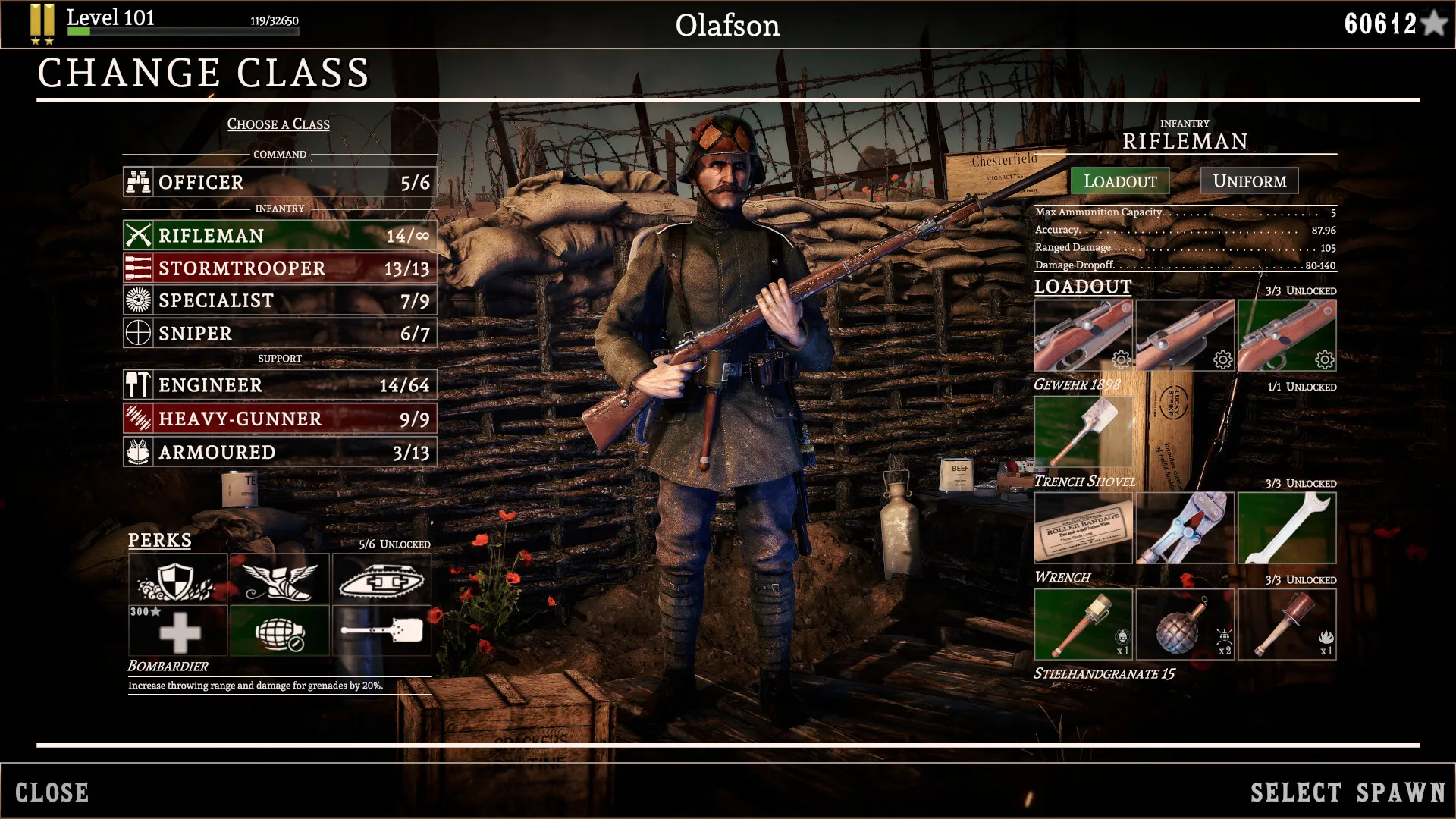
Task: Select the round pineapple grenade x2
Action: (x=1185, y=624)
